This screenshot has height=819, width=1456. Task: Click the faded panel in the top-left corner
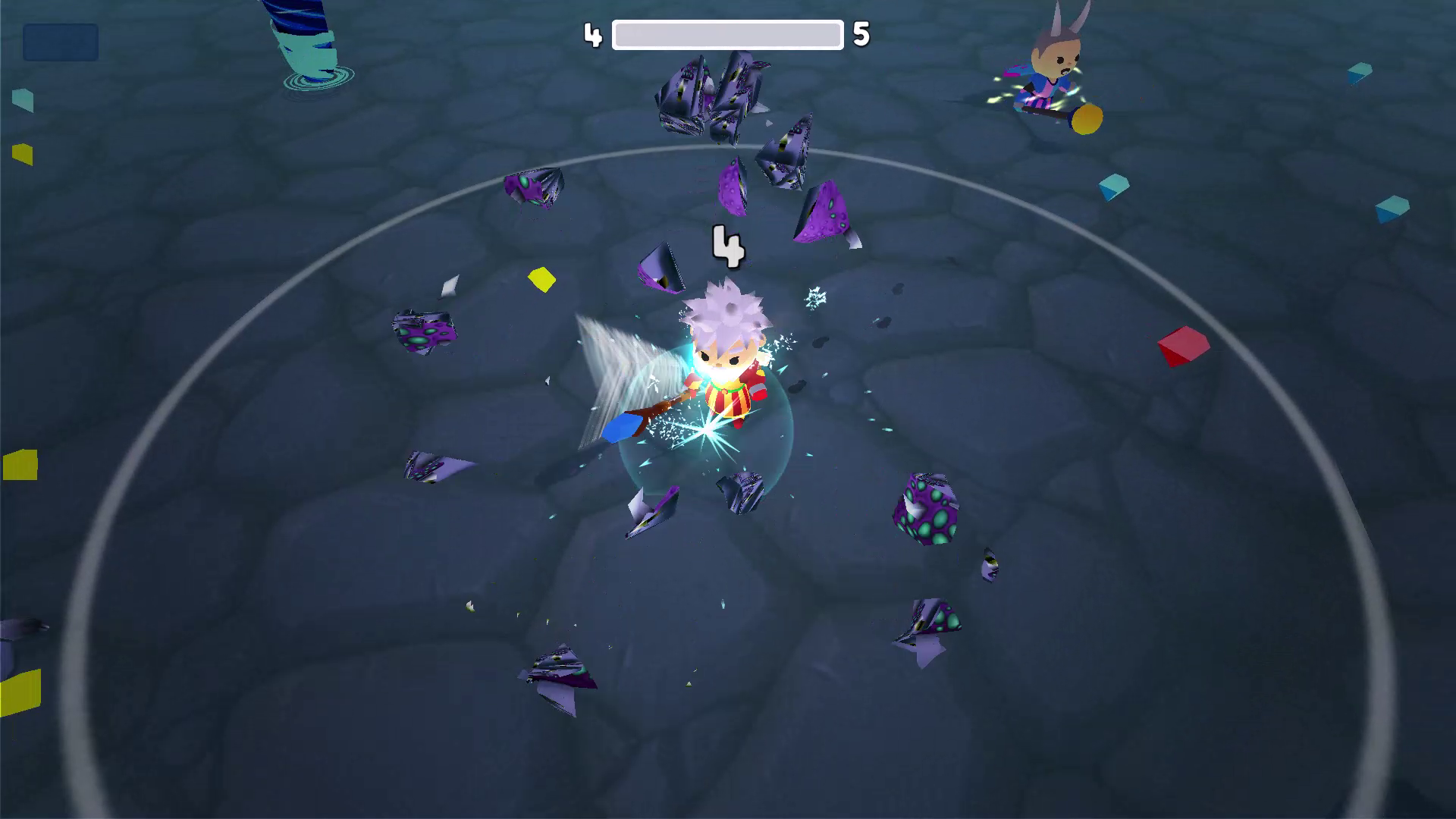point(61,42)
